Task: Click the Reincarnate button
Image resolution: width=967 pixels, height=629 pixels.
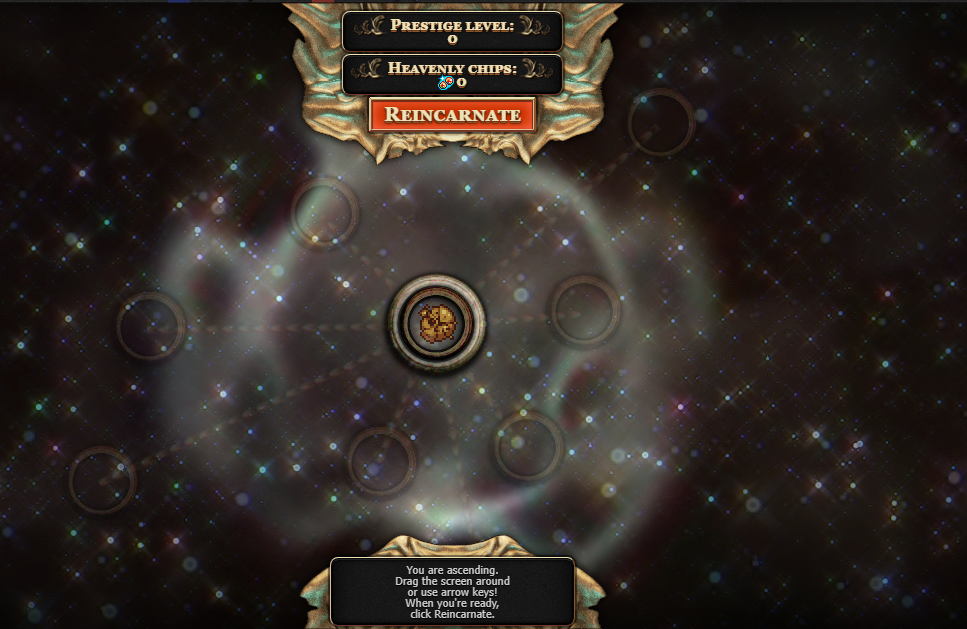Action: pyautogui.click(x=452, y=114)
